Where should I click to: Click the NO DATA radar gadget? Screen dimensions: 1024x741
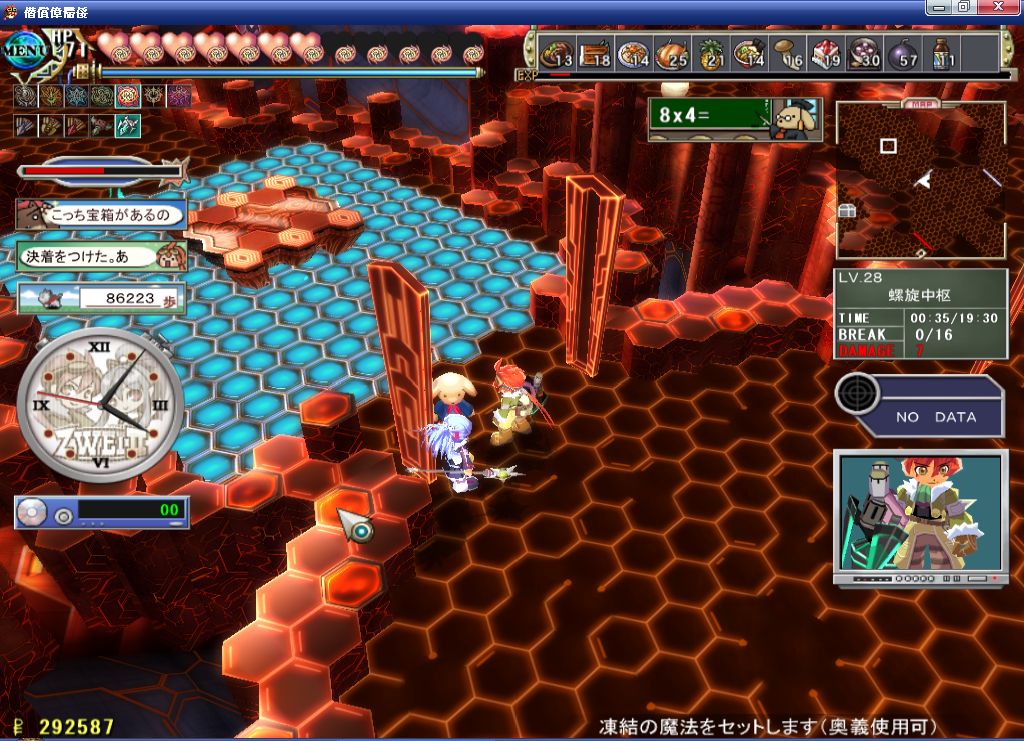click(918, 404)
